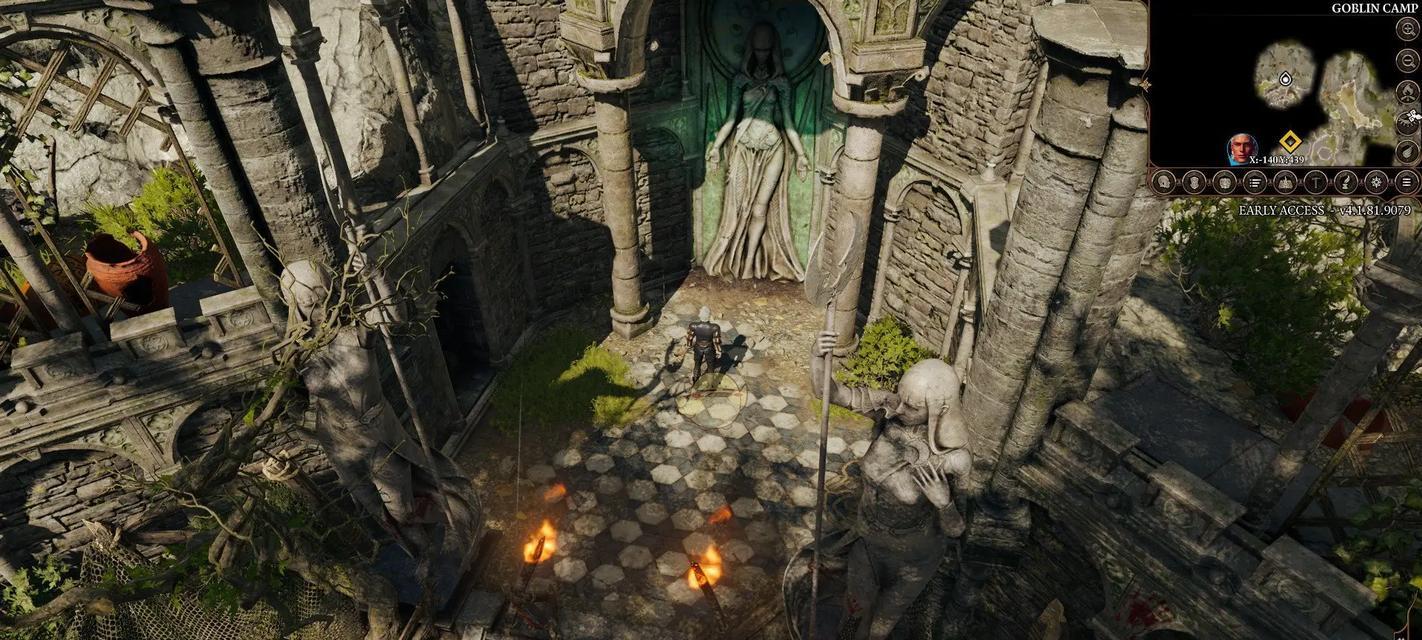Image resolution: width=1422 pixels, height=640 pixels.
Task: Select the campfire button beside the minimap
Action: tap(1407, 91)
